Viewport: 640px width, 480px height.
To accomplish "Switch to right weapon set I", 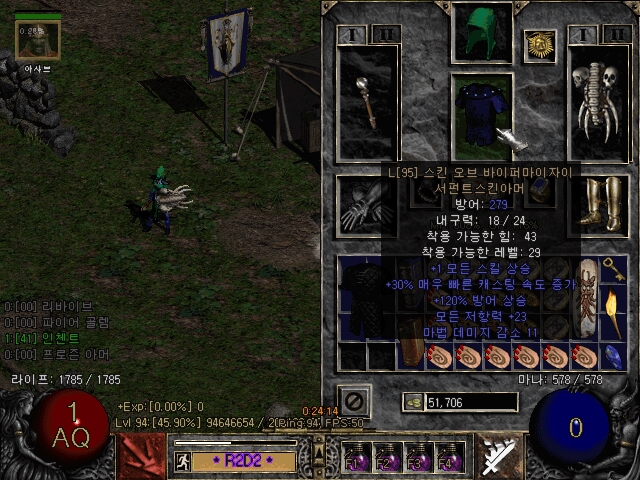I will coord(583,35).
